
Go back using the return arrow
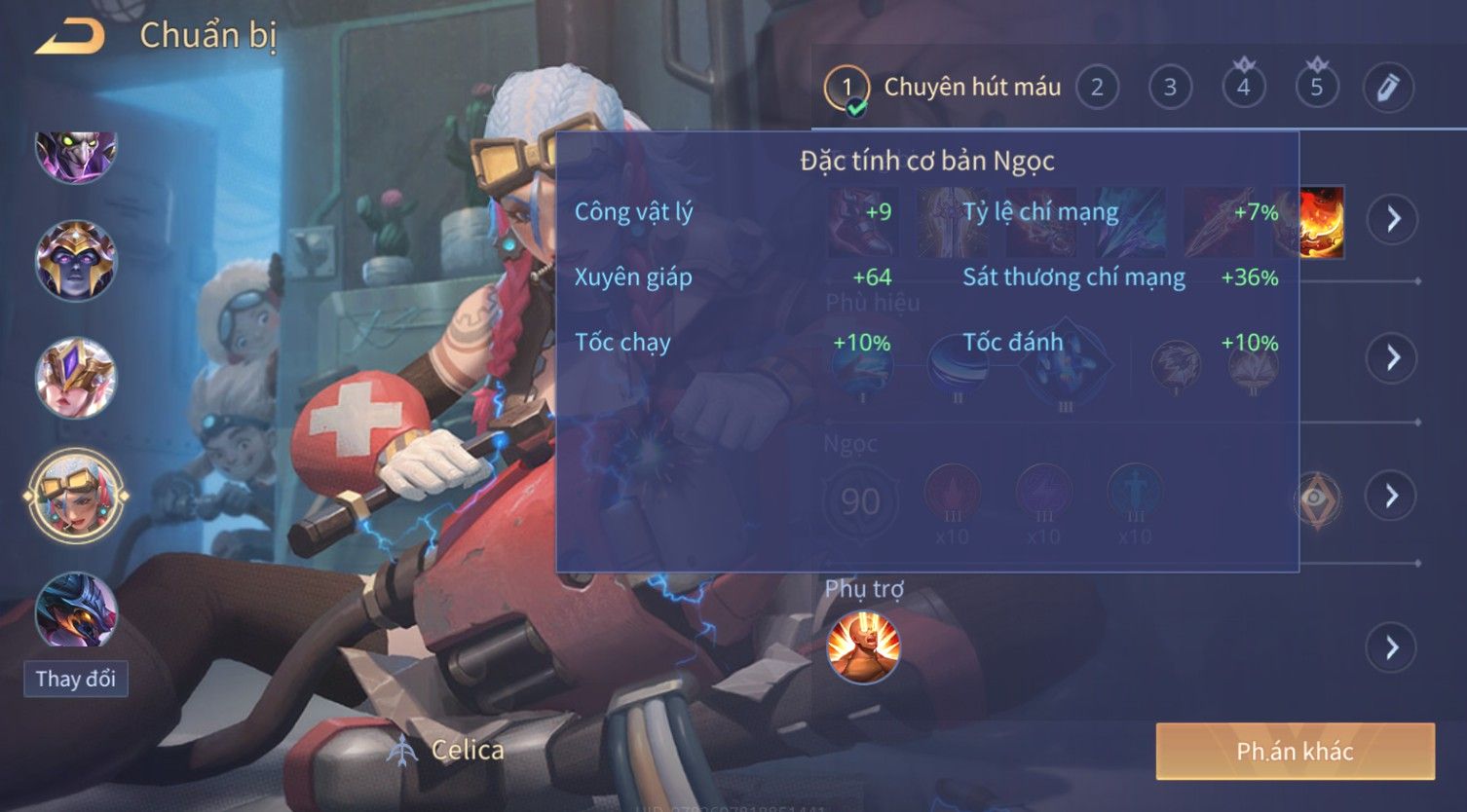point(70,38)
